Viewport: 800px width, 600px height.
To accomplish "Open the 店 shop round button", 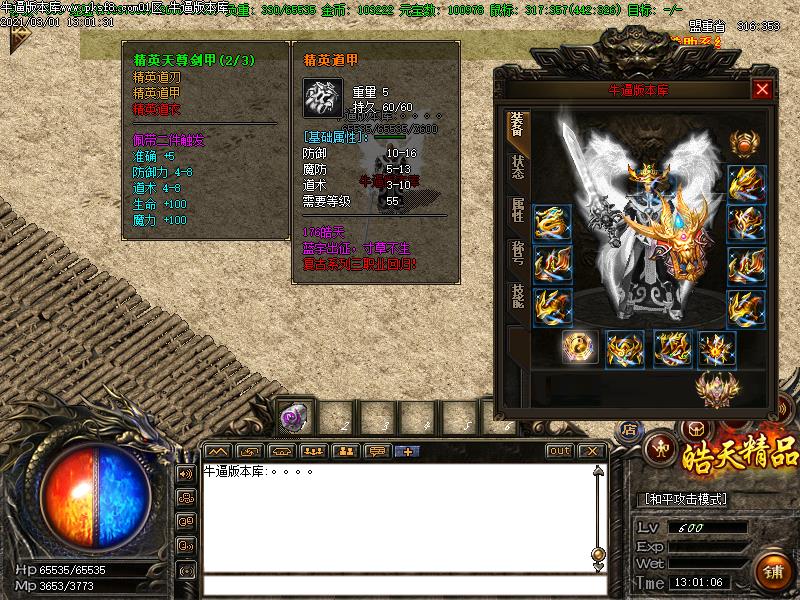I will [629, 429].
